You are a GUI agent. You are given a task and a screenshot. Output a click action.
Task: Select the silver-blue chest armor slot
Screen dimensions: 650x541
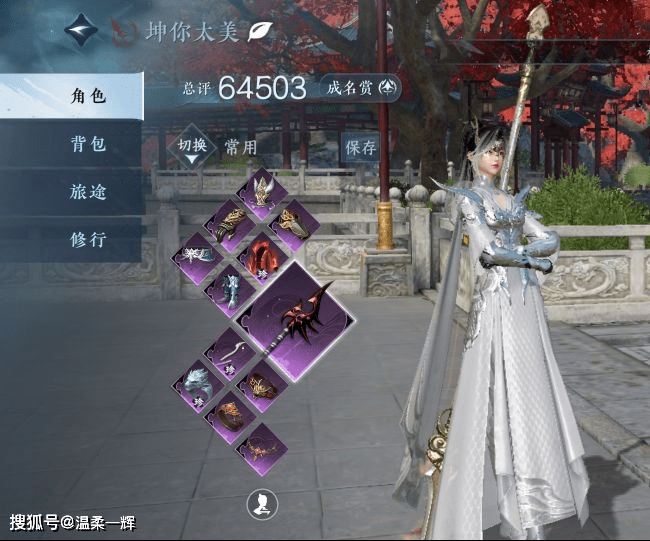tap(231, 290)
